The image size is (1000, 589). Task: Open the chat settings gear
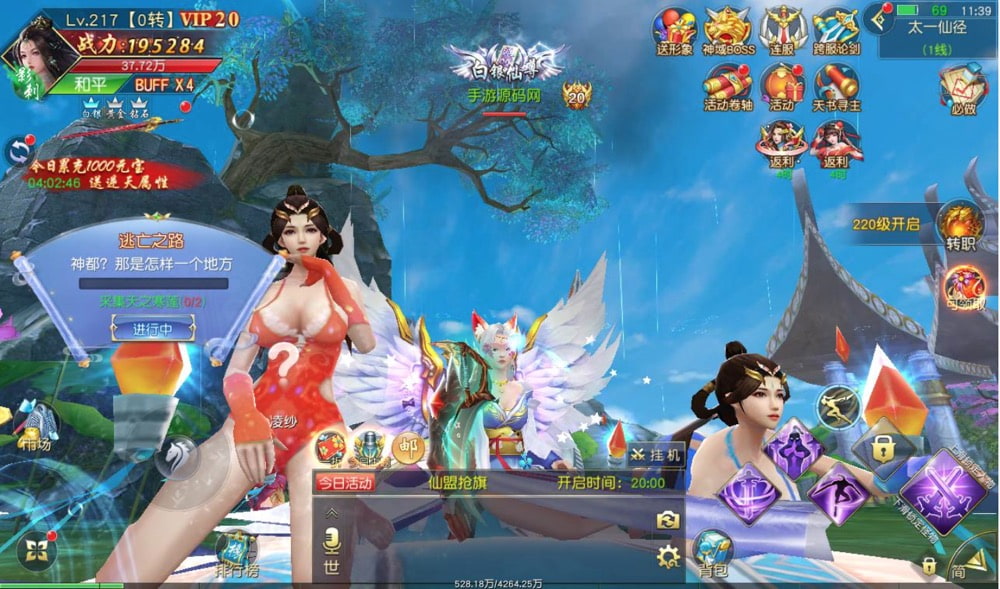(668, 557)
